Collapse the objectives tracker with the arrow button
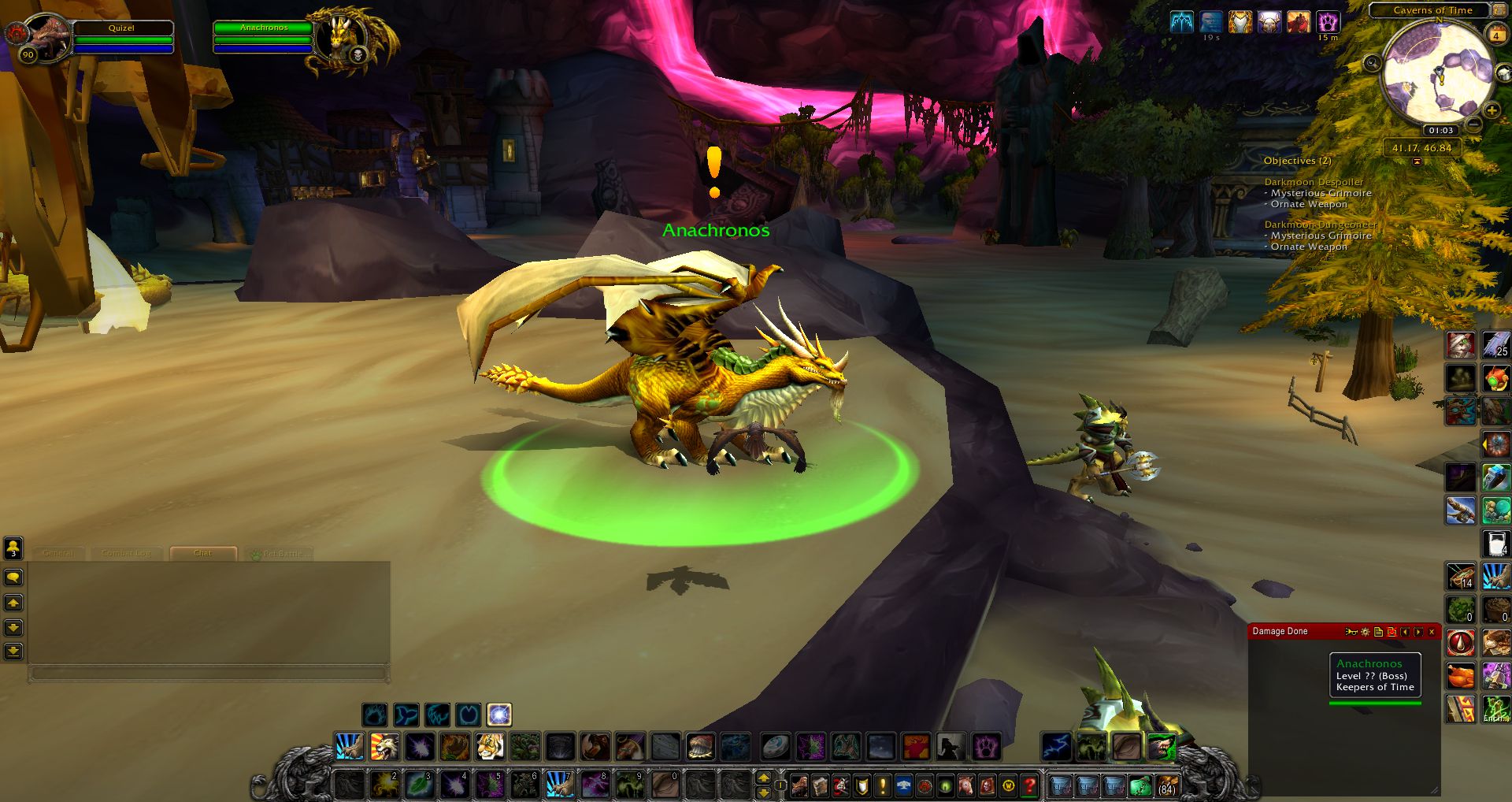 pyautogui.click(x=1417, y=162)
